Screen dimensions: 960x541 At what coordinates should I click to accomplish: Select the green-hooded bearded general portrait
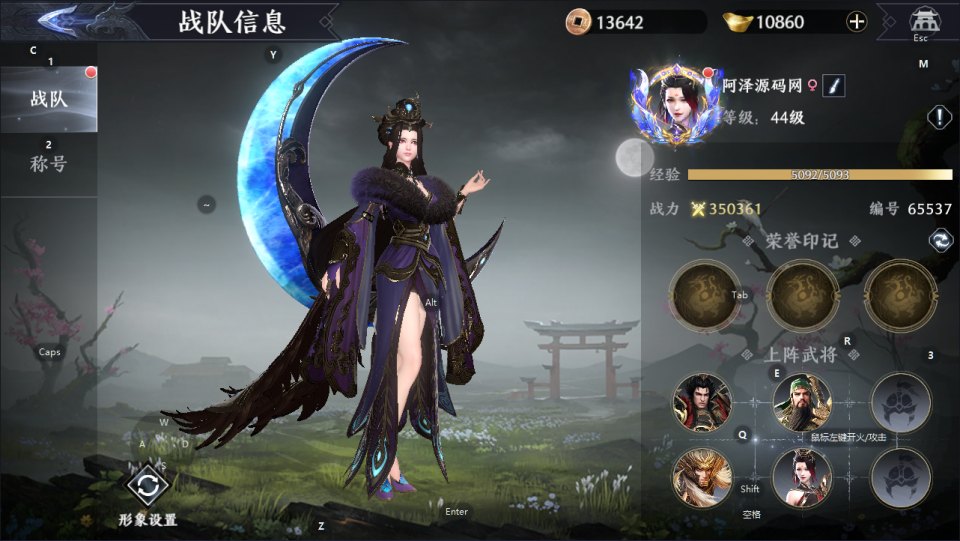point(802,401)
